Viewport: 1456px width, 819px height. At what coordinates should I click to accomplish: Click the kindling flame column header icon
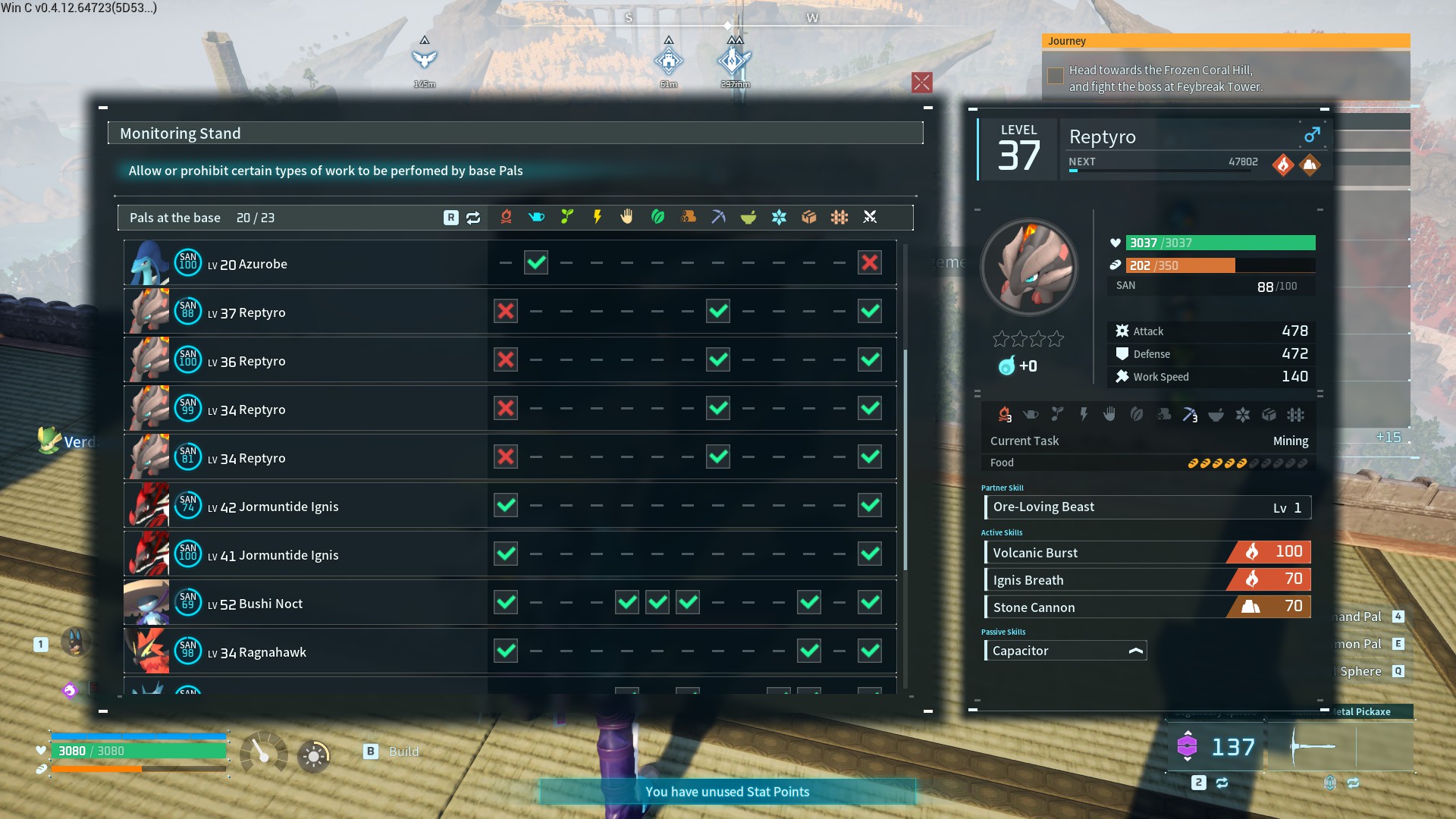click(506, 218)
